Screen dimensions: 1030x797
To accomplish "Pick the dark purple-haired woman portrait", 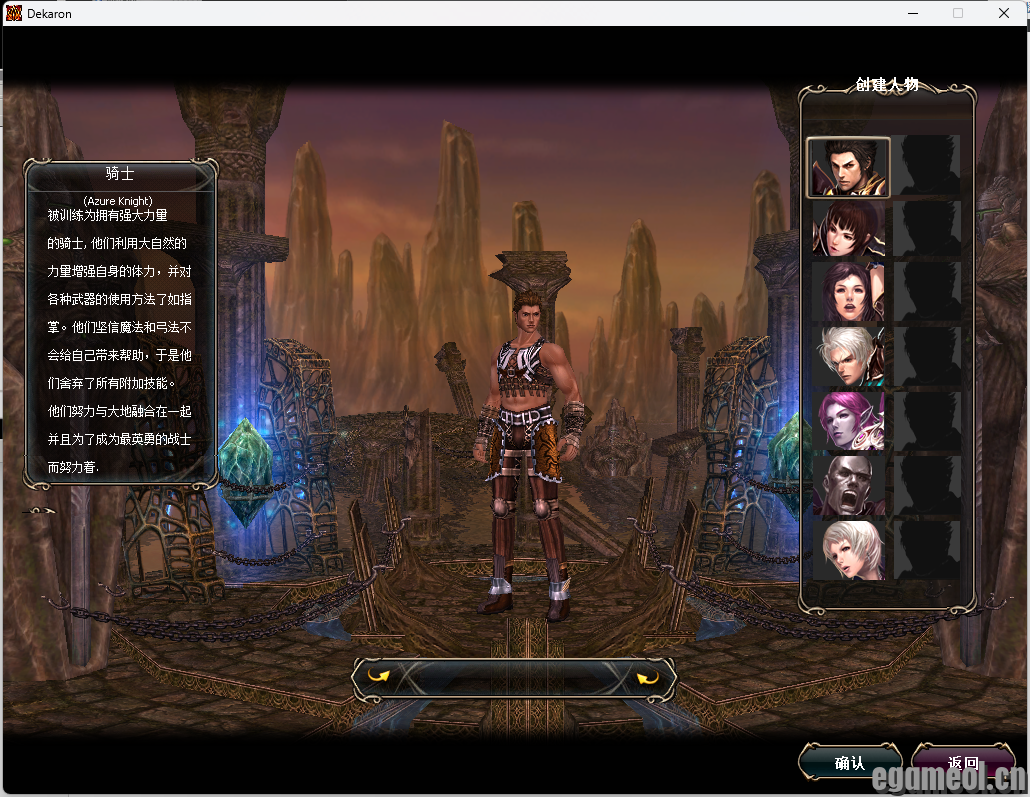I will point(848,293).
